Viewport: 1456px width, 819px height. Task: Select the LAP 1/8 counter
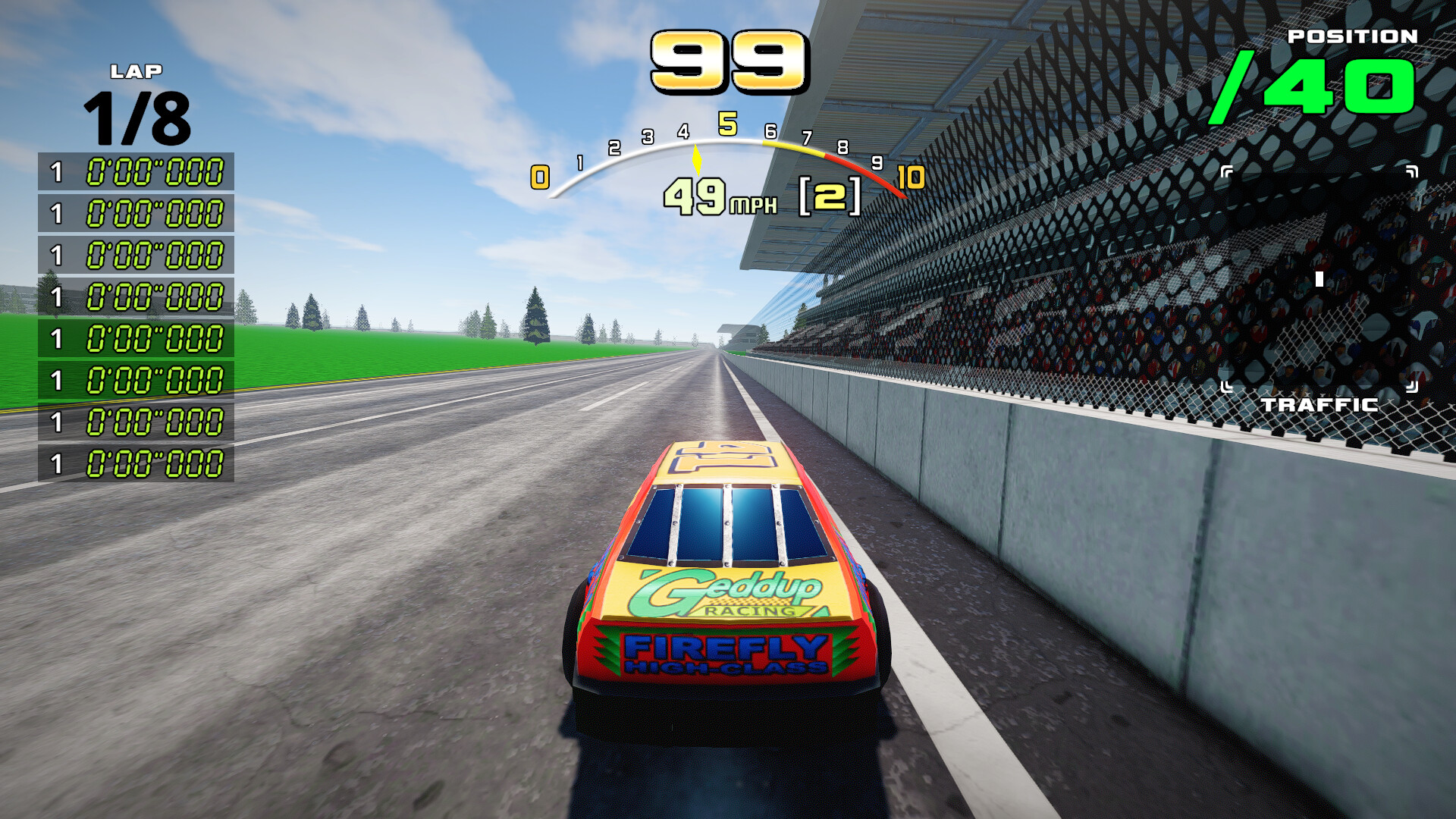(x=136, y=118)
